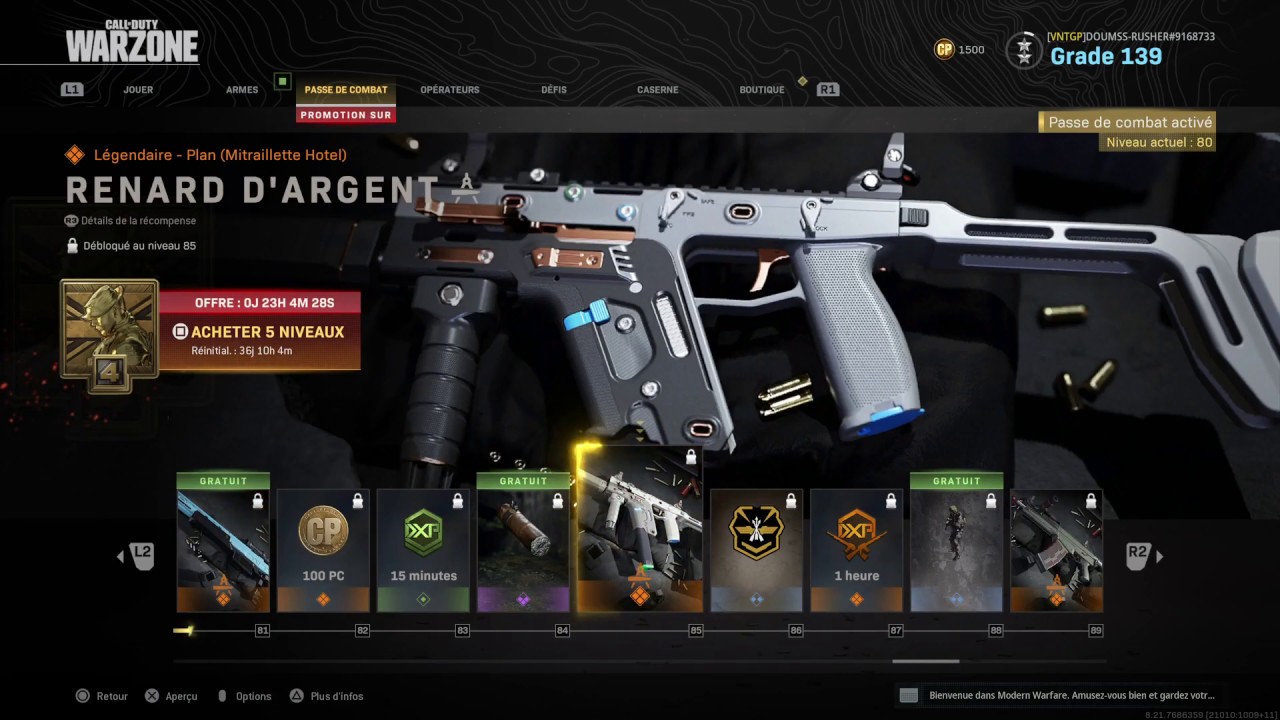The image size is (1280, 720).
Task: Switch to the Armes tab
Action: [242, 90]
